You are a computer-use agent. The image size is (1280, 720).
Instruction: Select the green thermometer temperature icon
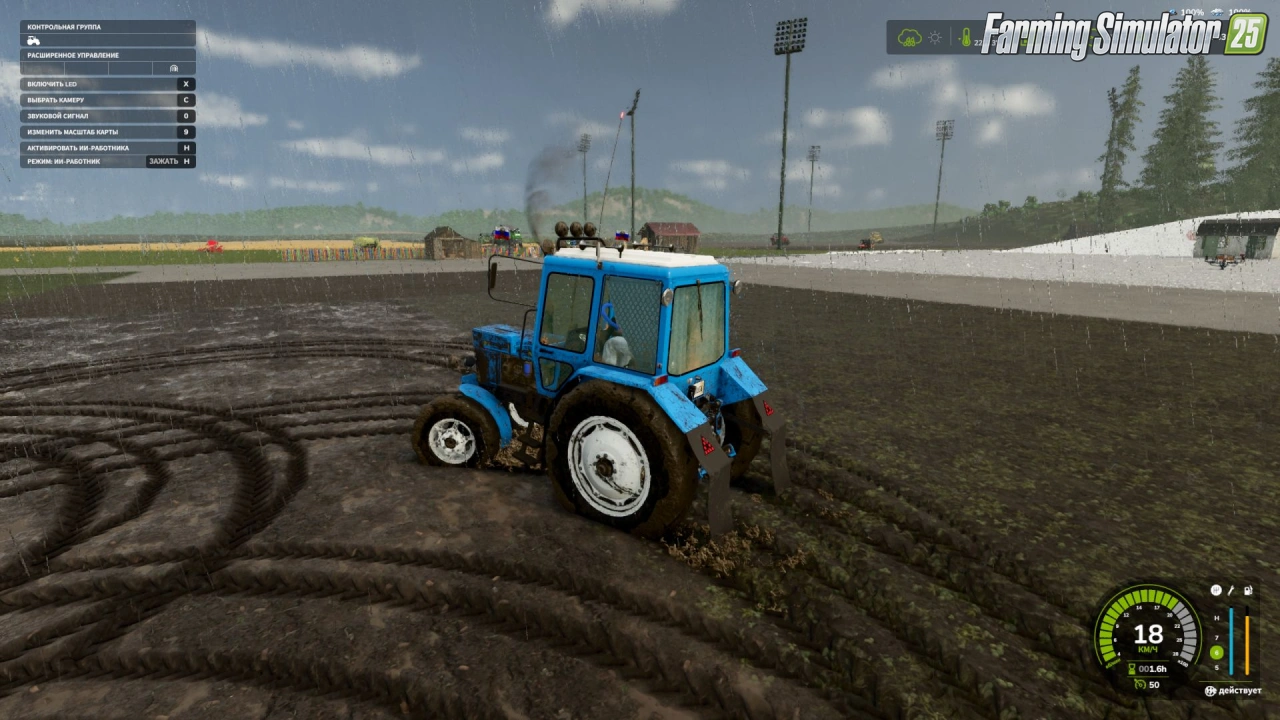point(965,38)
